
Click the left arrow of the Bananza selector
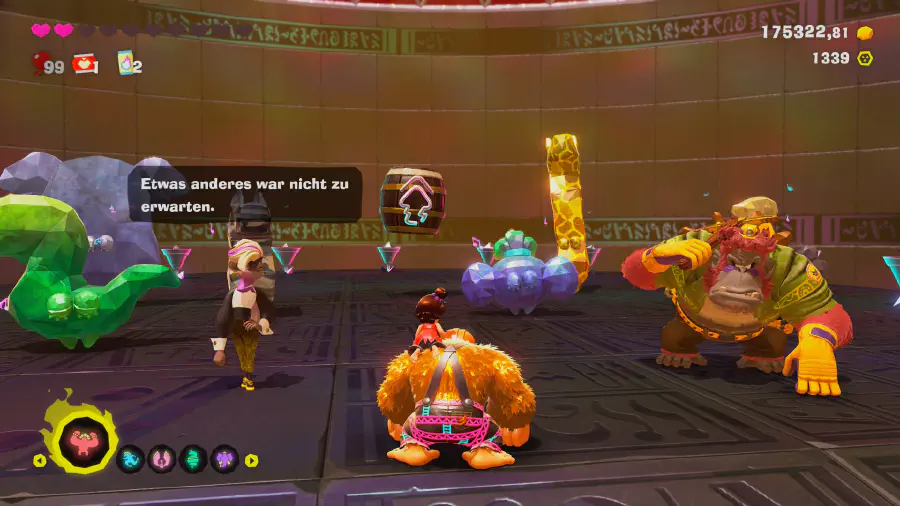pos(39,460)
